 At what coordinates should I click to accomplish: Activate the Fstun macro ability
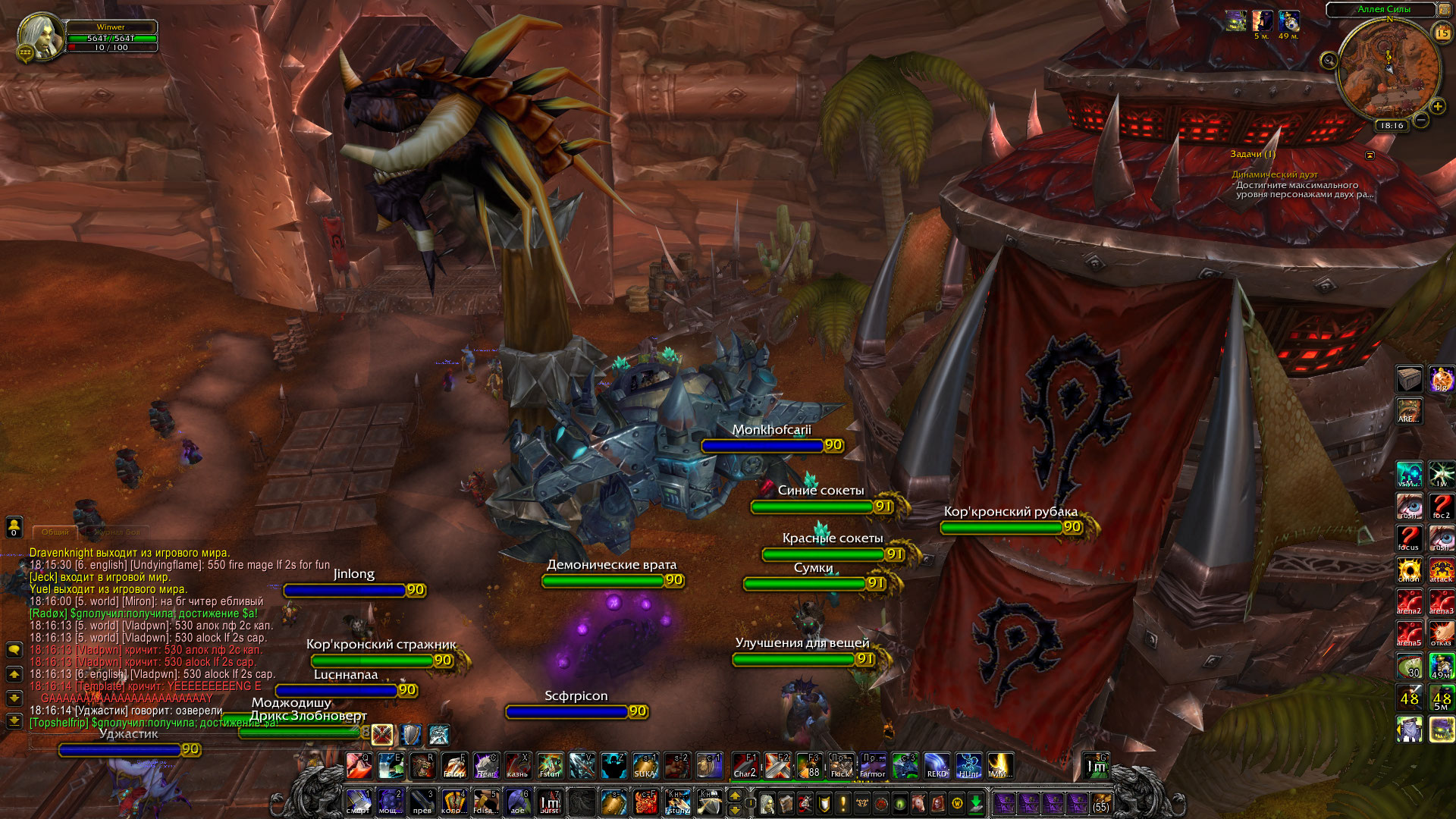(x=550, y=766)
